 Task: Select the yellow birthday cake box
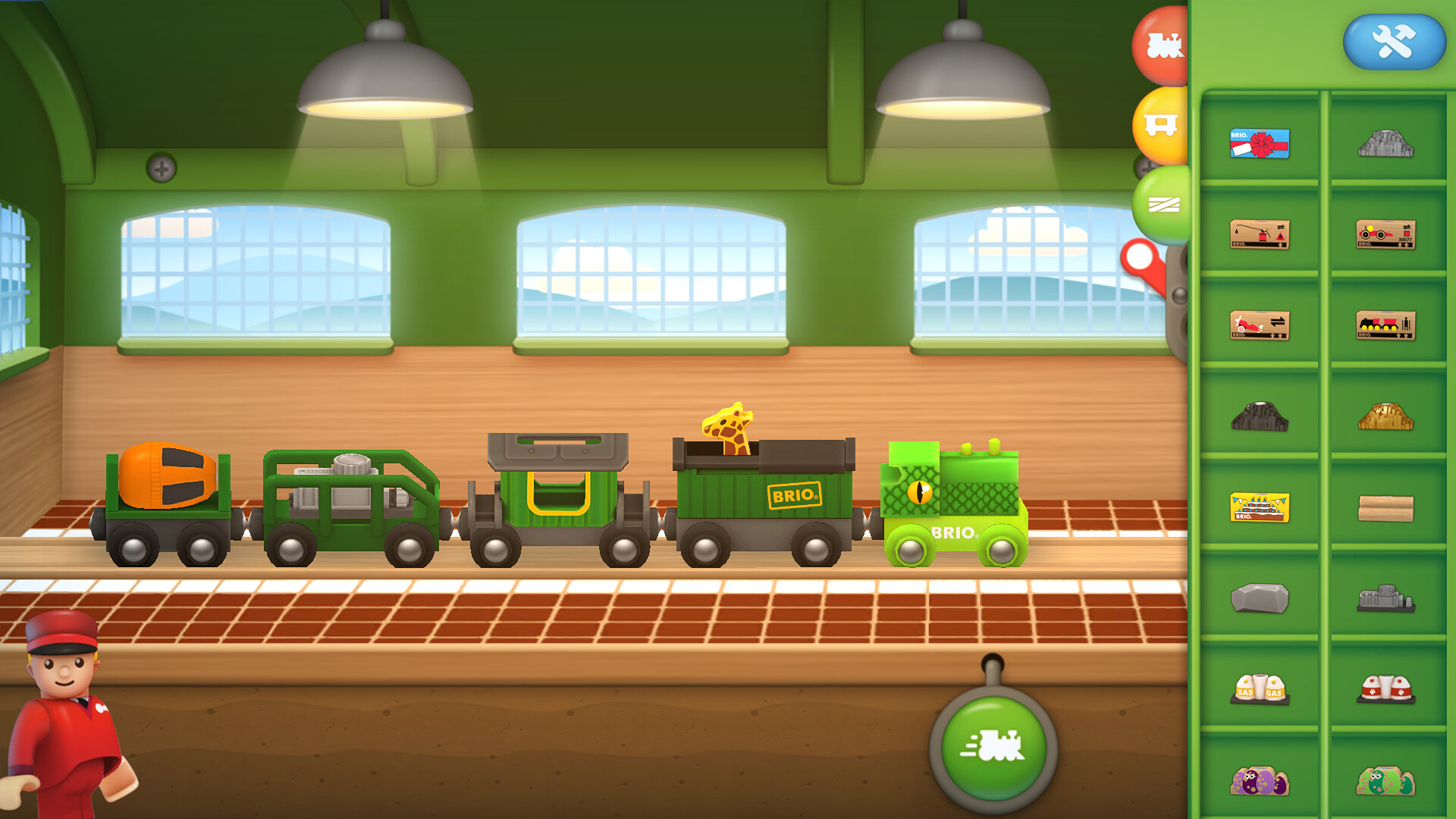[x=1260, y=507]
